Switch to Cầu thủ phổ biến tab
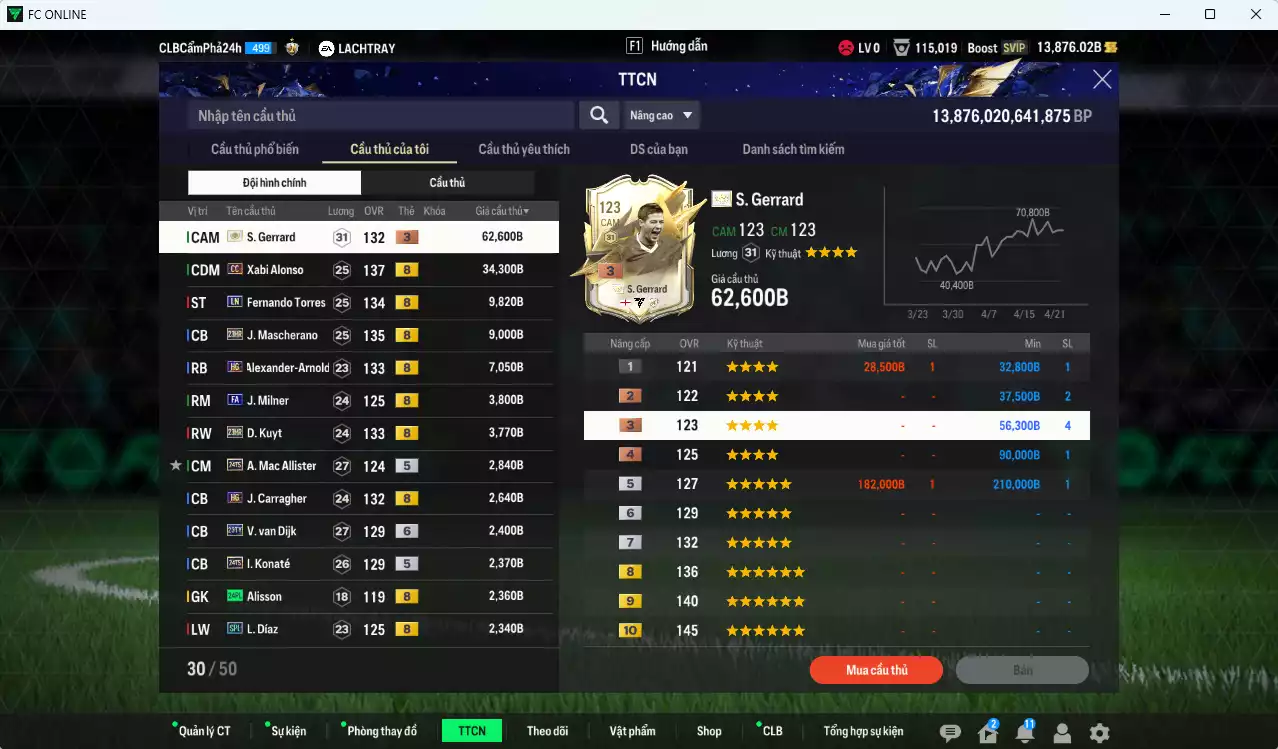The width and height of the screenshot is (1278, 749). [x=254, y=149]
